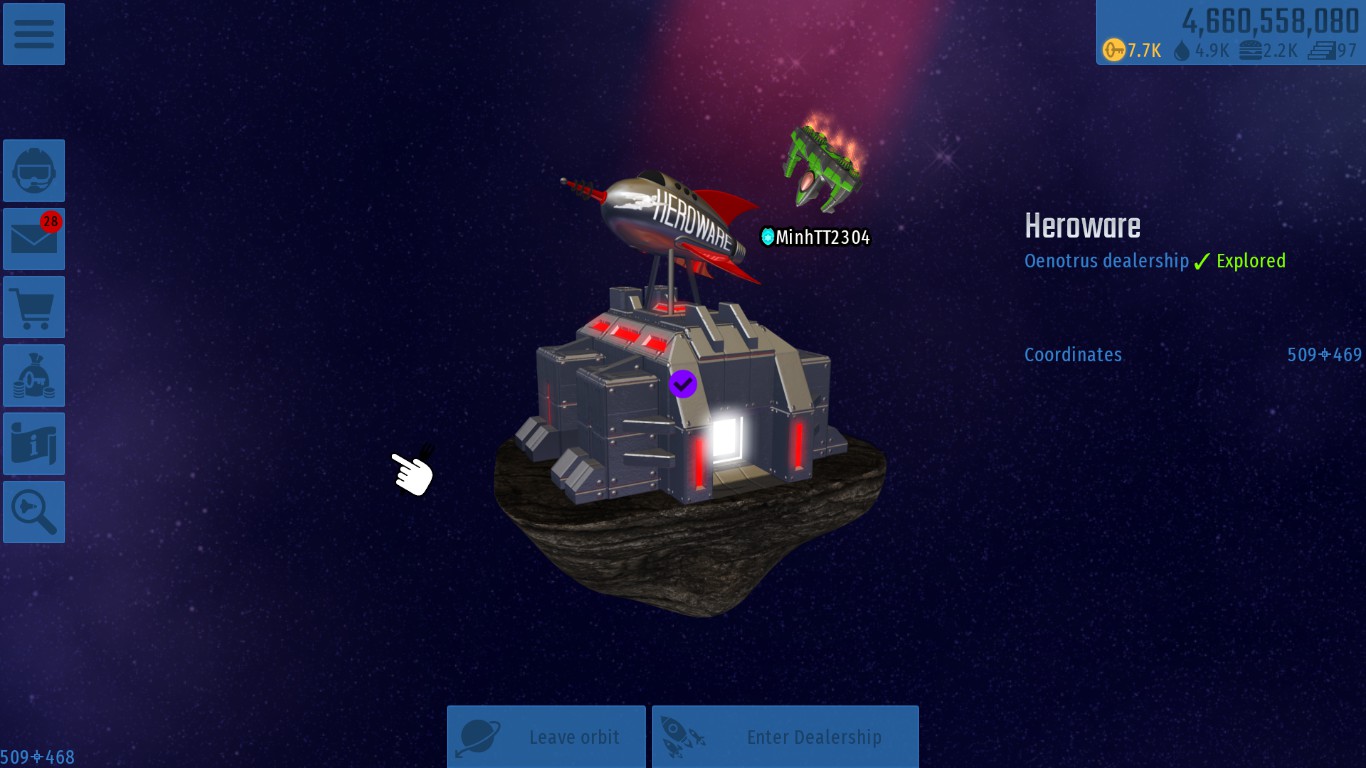
Task: Open the shopping cart store
Action: (34, 307)
